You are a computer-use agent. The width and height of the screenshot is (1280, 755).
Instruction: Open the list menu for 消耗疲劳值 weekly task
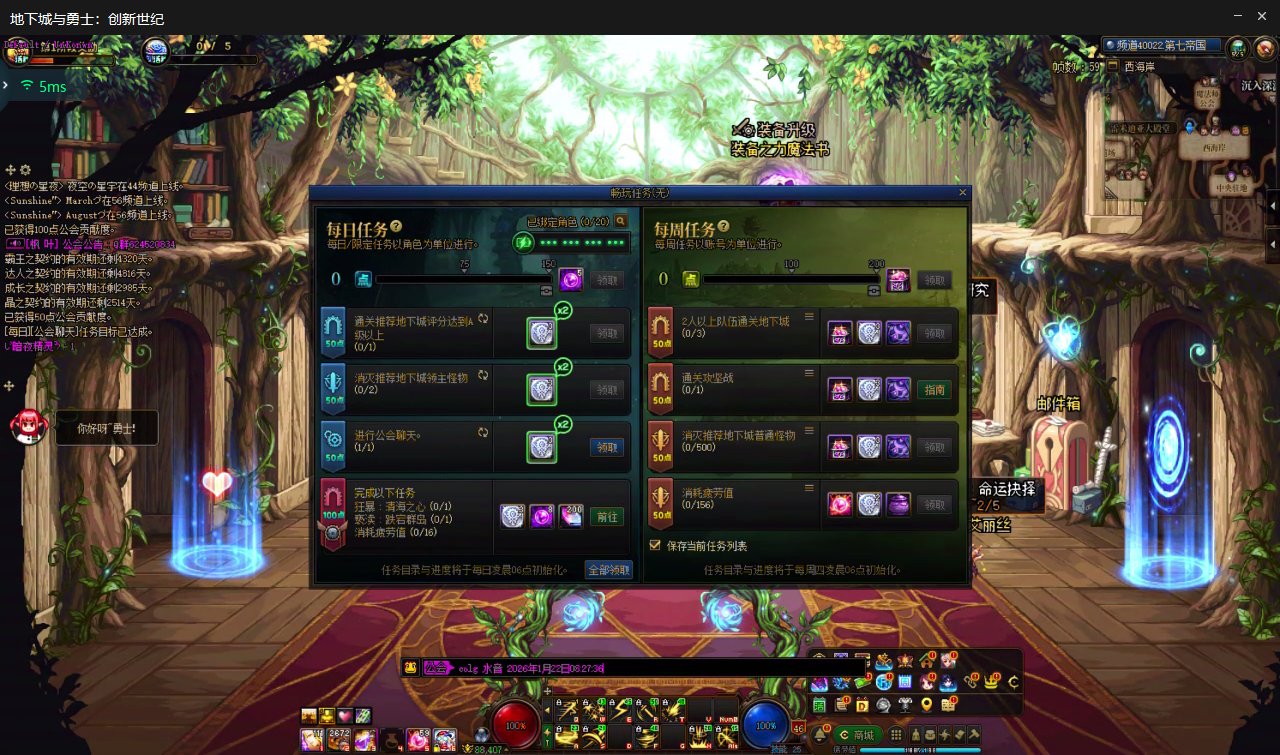pyautogui.click(x=809, y=486)
